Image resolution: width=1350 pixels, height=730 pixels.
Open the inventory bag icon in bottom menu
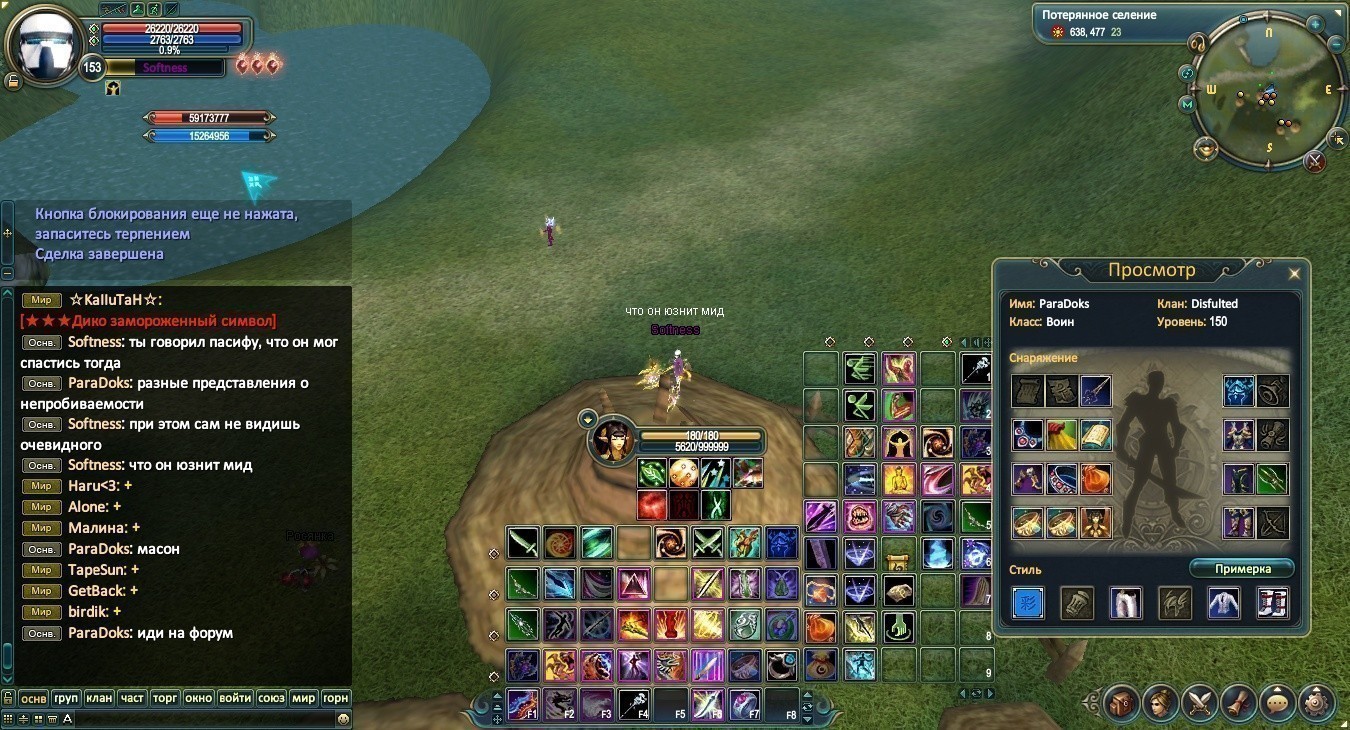1122,702
